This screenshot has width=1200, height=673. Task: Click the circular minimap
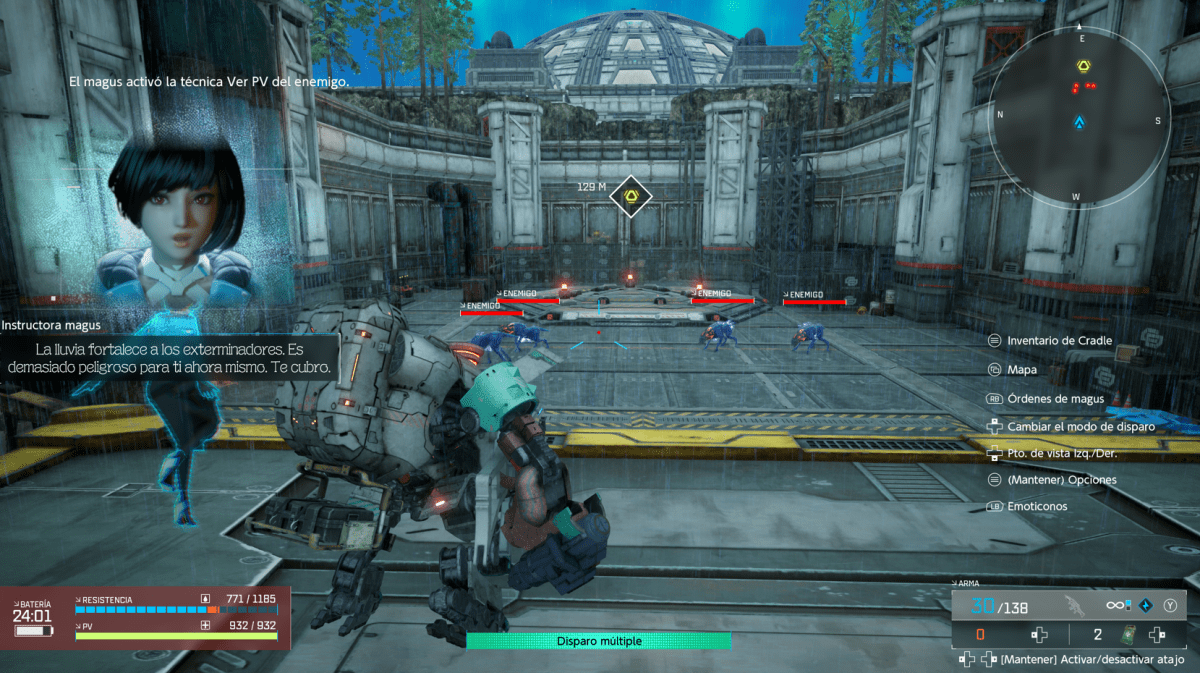click(1080, 117)
